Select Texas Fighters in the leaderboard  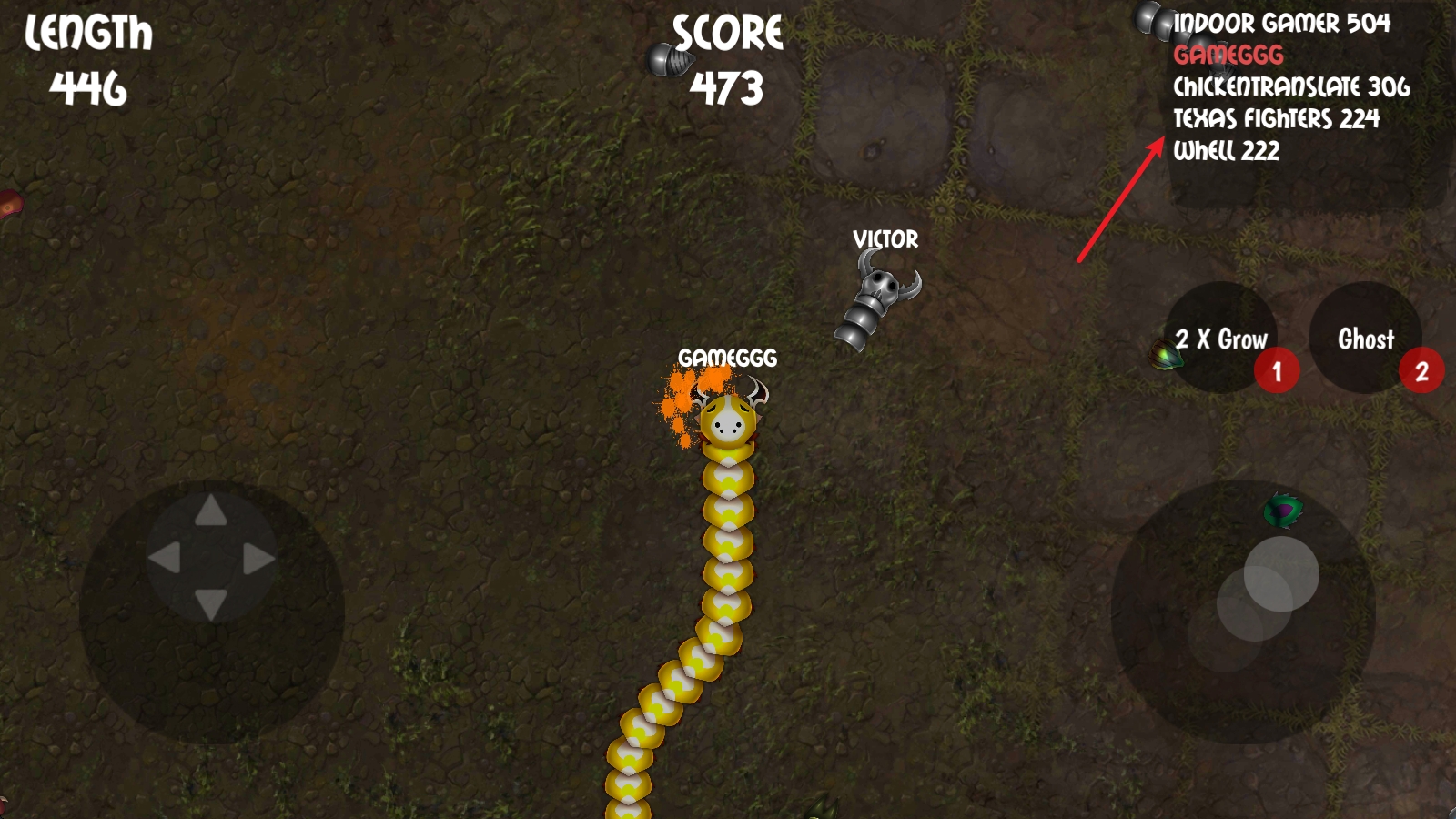(1276, 119)
